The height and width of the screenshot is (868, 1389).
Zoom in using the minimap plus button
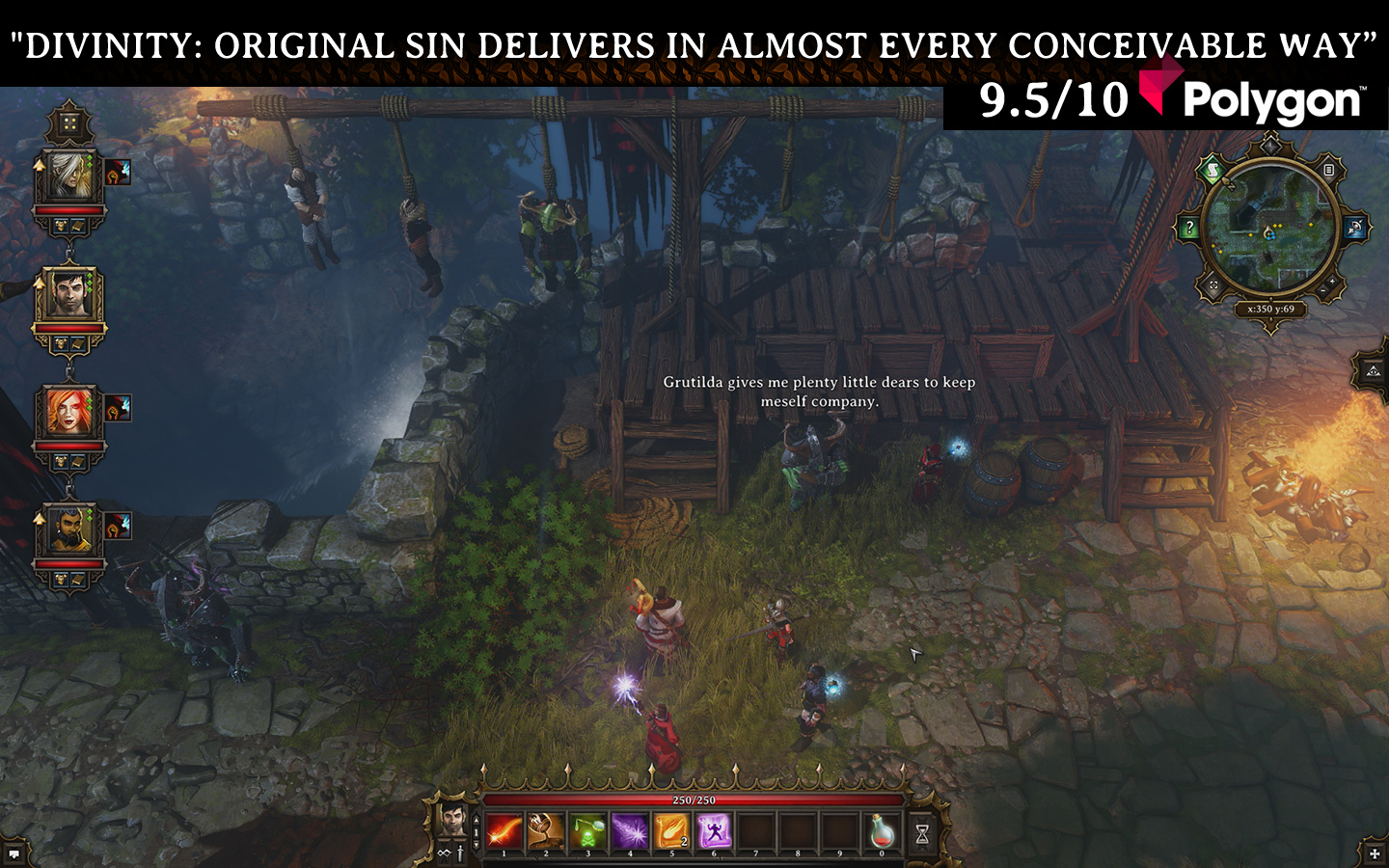click(1332, 281)
